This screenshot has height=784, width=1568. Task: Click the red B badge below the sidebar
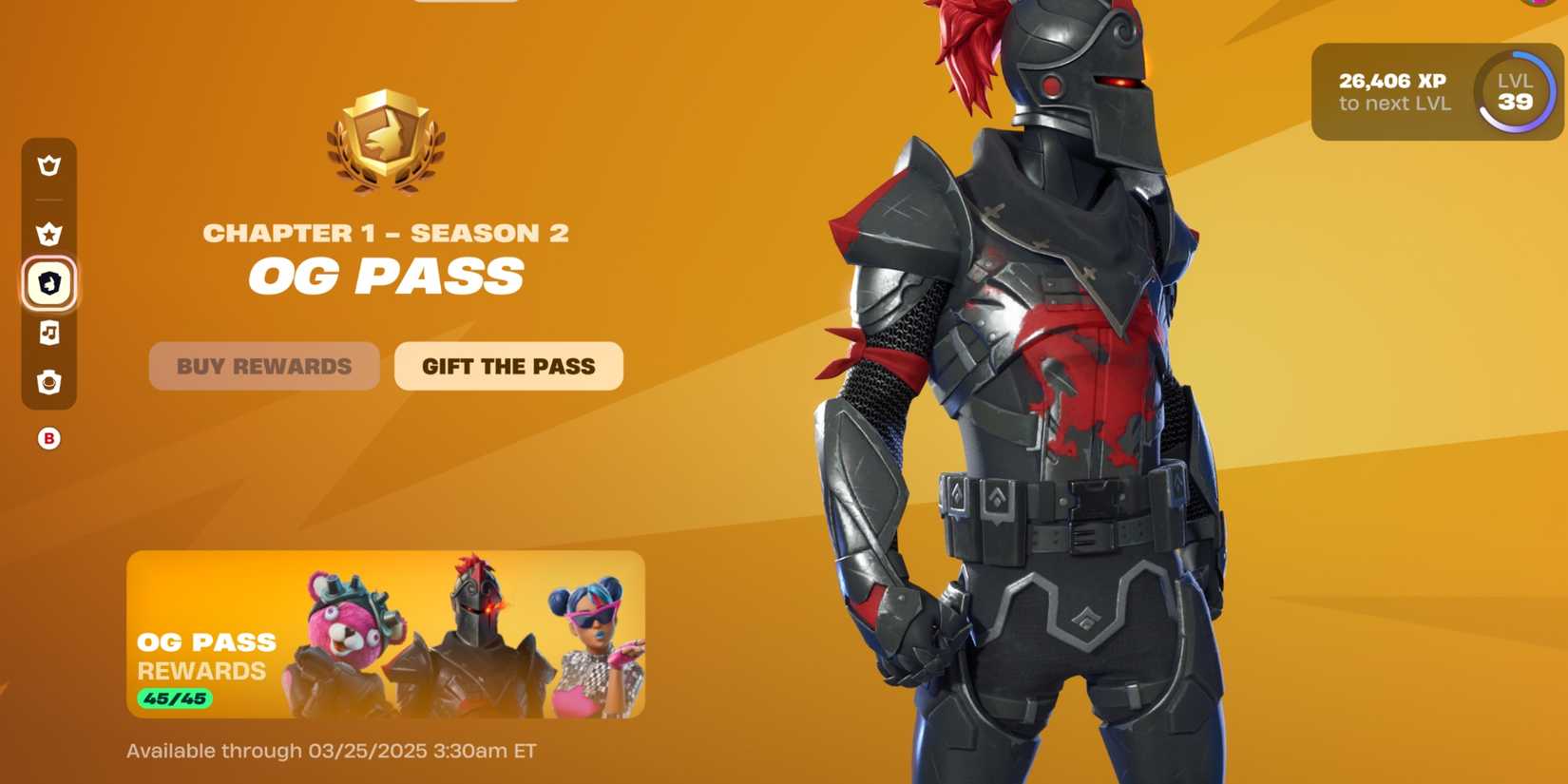48,438
